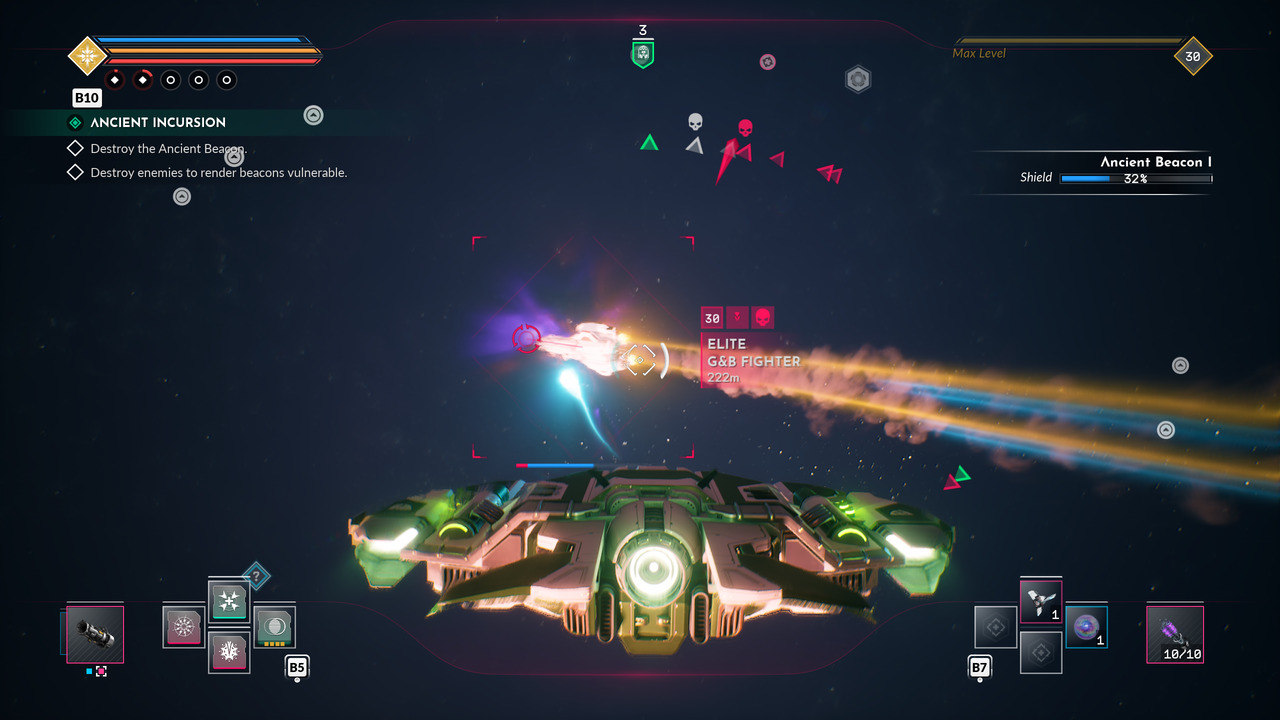Viewport: 1280px width, 720px height.
Task: Activate the bottom starburst device ability
Action: tap(229, 652)
